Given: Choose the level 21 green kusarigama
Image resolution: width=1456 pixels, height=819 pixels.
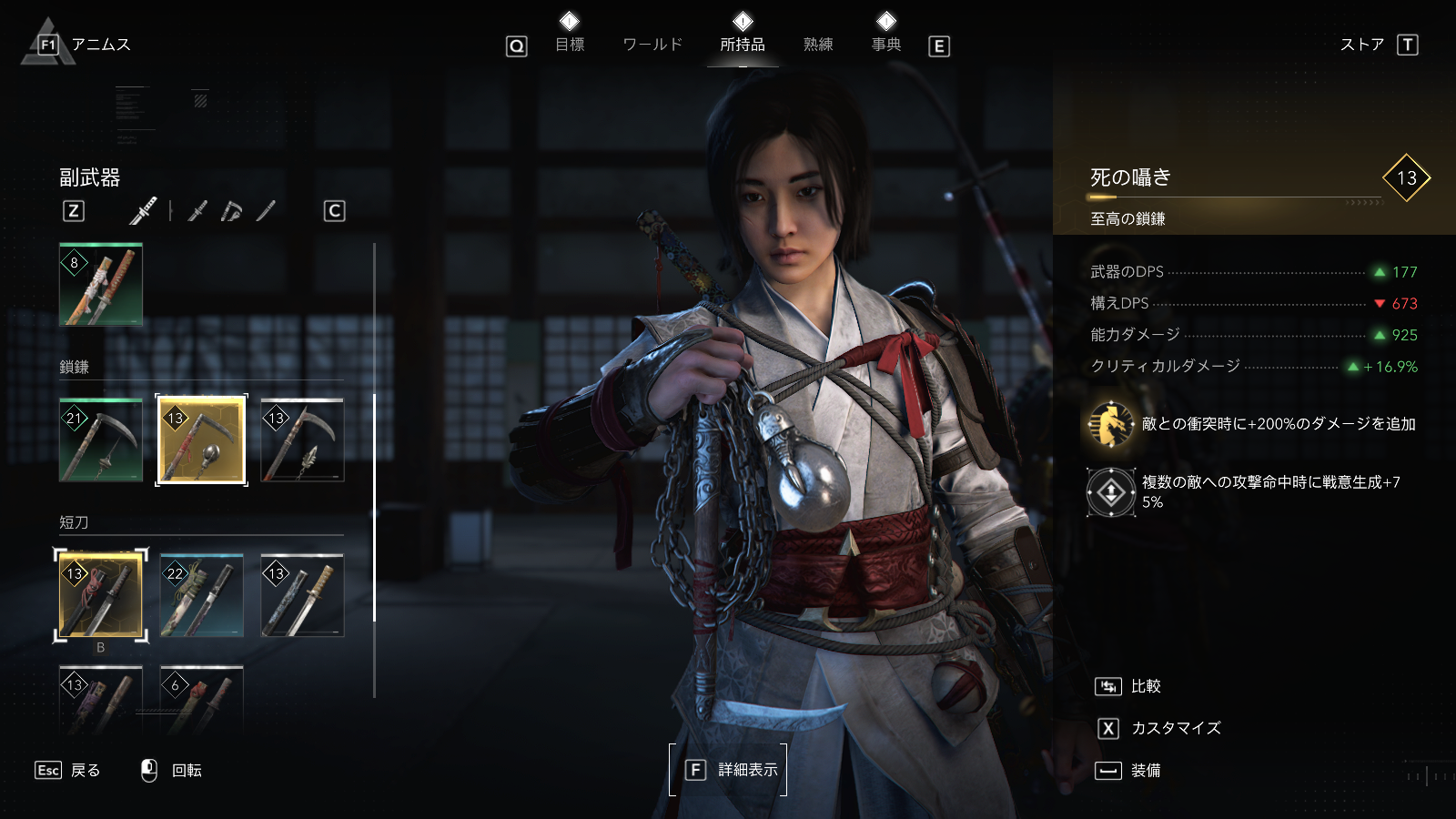Looking at the screenshot, I should click(x=101, y=440).
